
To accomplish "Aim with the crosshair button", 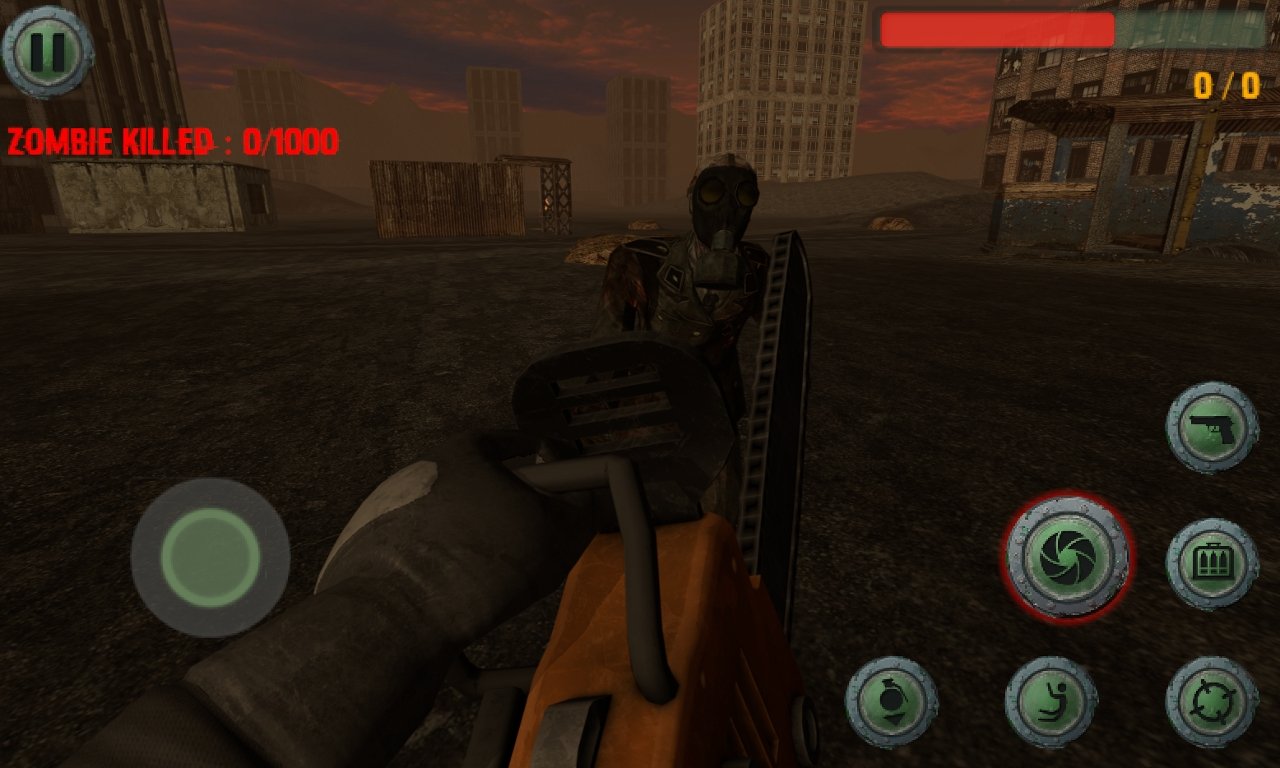I will click(1212, 701).
